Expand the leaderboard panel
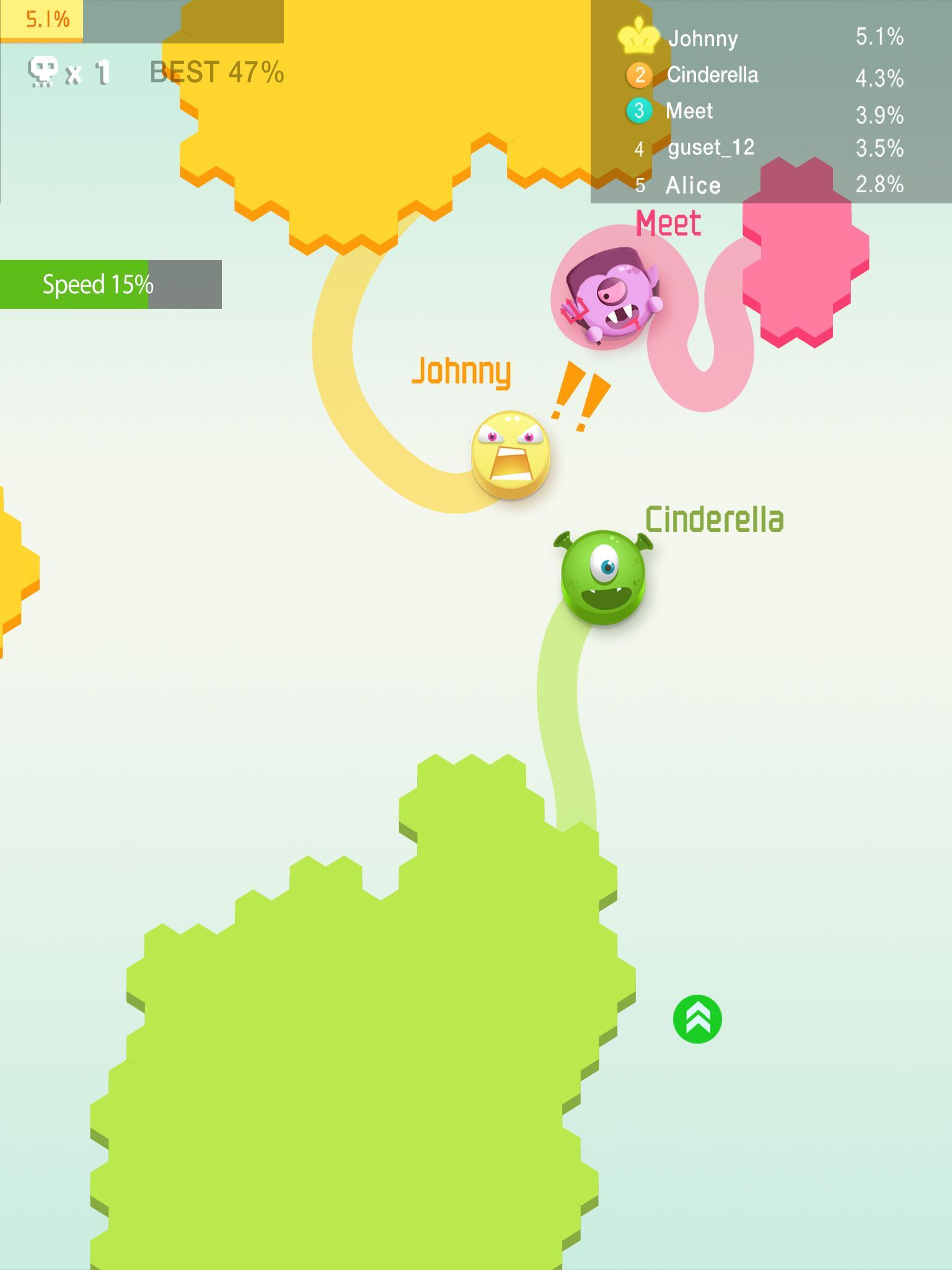Viewport: 952px width, 1270px height. 769,112
